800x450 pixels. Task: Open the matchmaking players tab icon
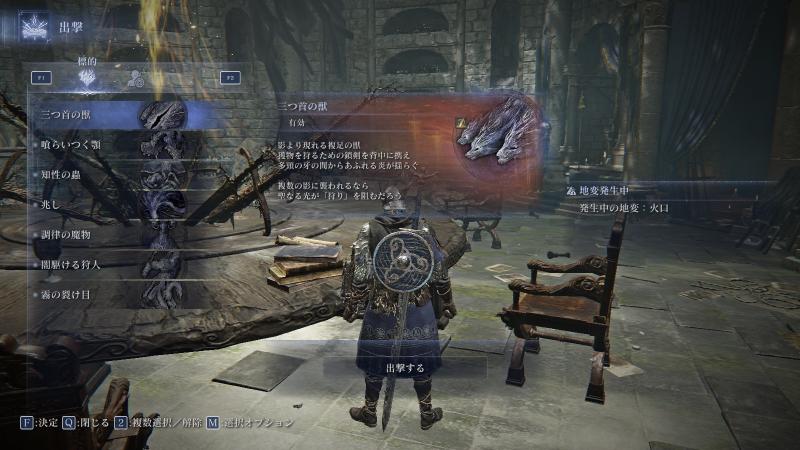[132, 78]
